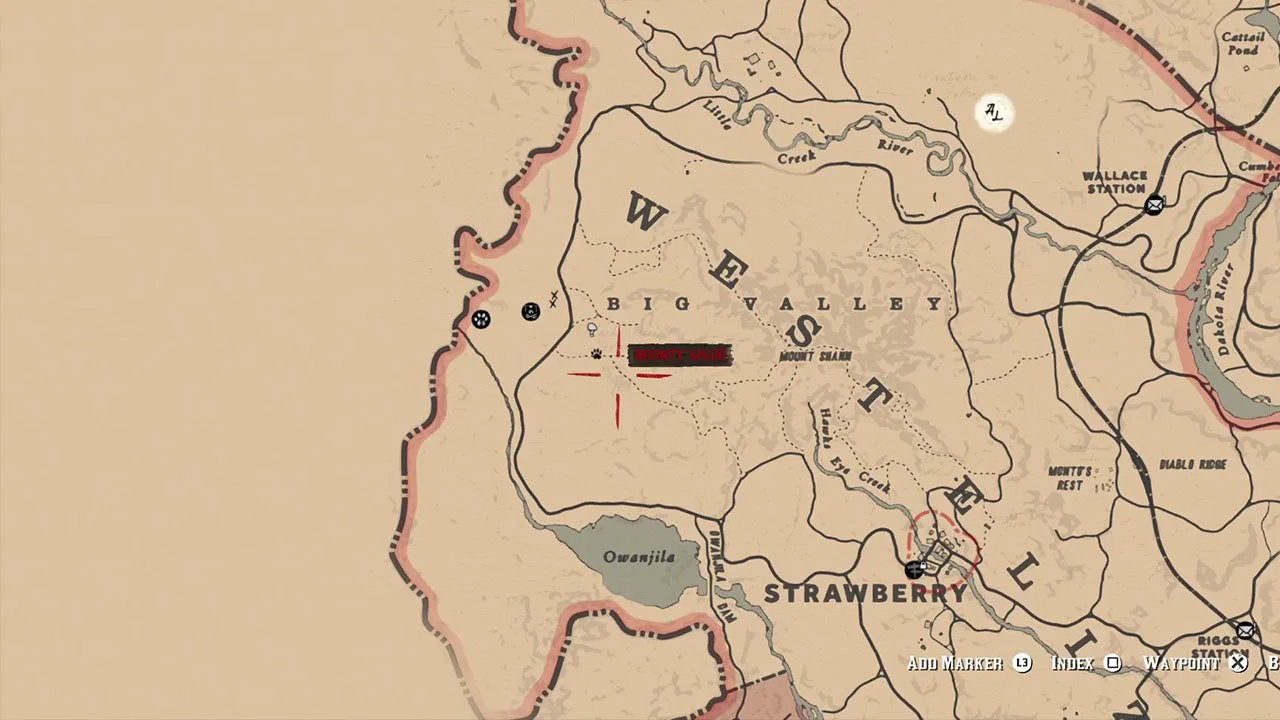
Task: Click the X treasure marks near Big Valley
Action: (x=553, y=298)
